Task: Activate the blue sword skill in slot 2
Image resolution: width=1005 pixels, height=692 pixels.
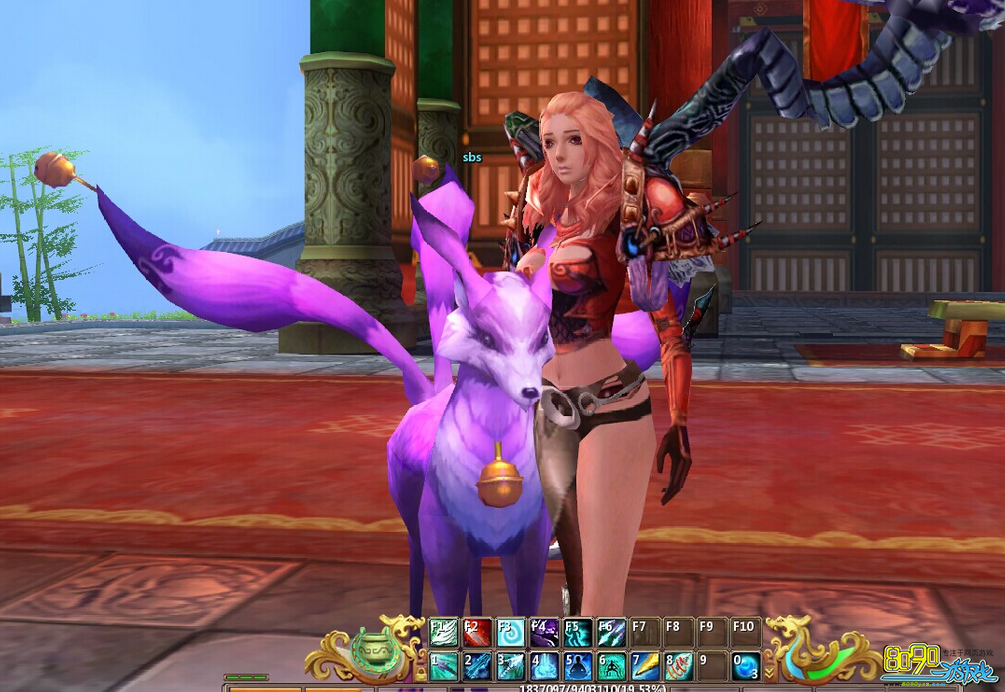Action: point(477,666)
